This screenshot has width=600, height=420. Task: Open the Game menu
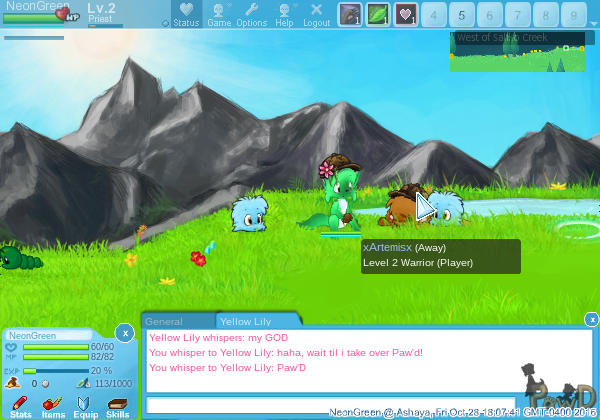(x=219, y=14)
